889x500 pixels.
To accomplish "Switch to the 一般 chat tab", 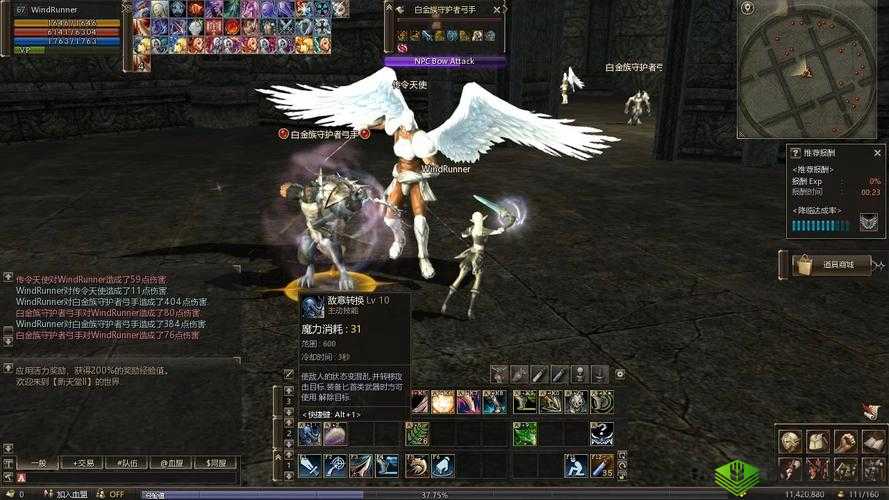I will pos(37,463).
